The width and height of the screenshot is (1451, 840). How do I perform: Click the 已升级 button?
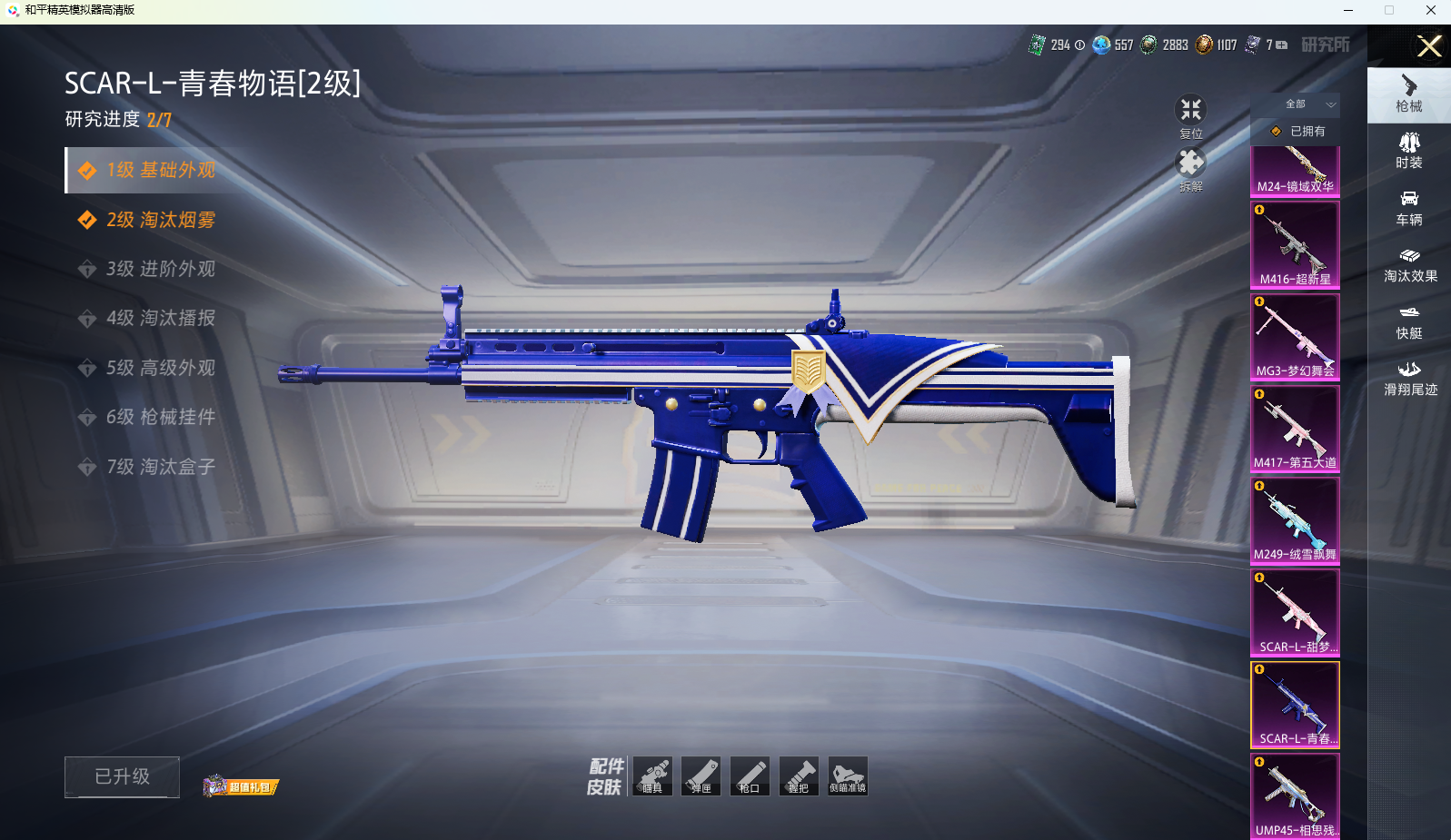point(122,776)
